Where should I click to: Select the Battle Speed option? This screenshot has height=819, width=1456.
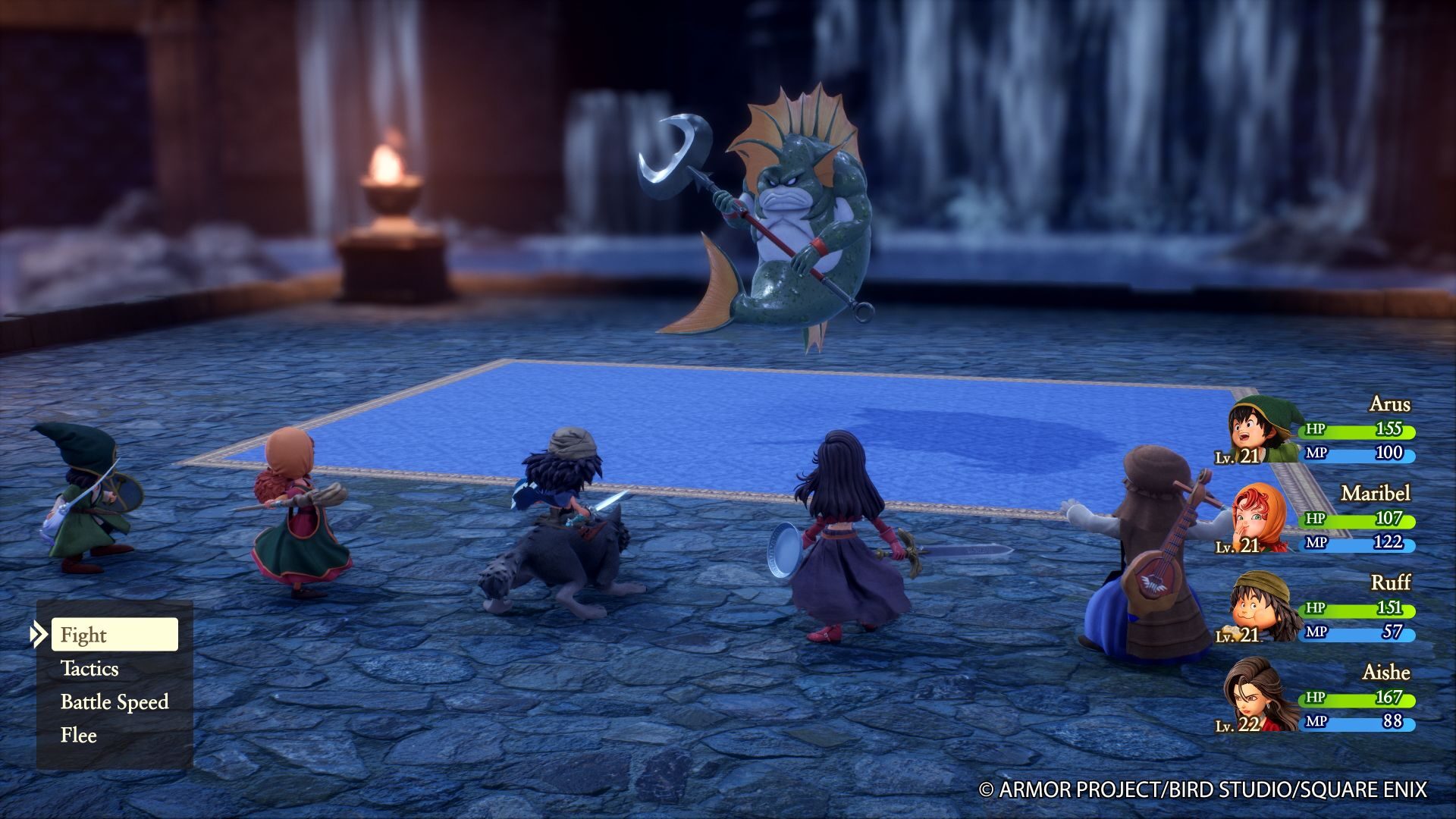point(114,702)
